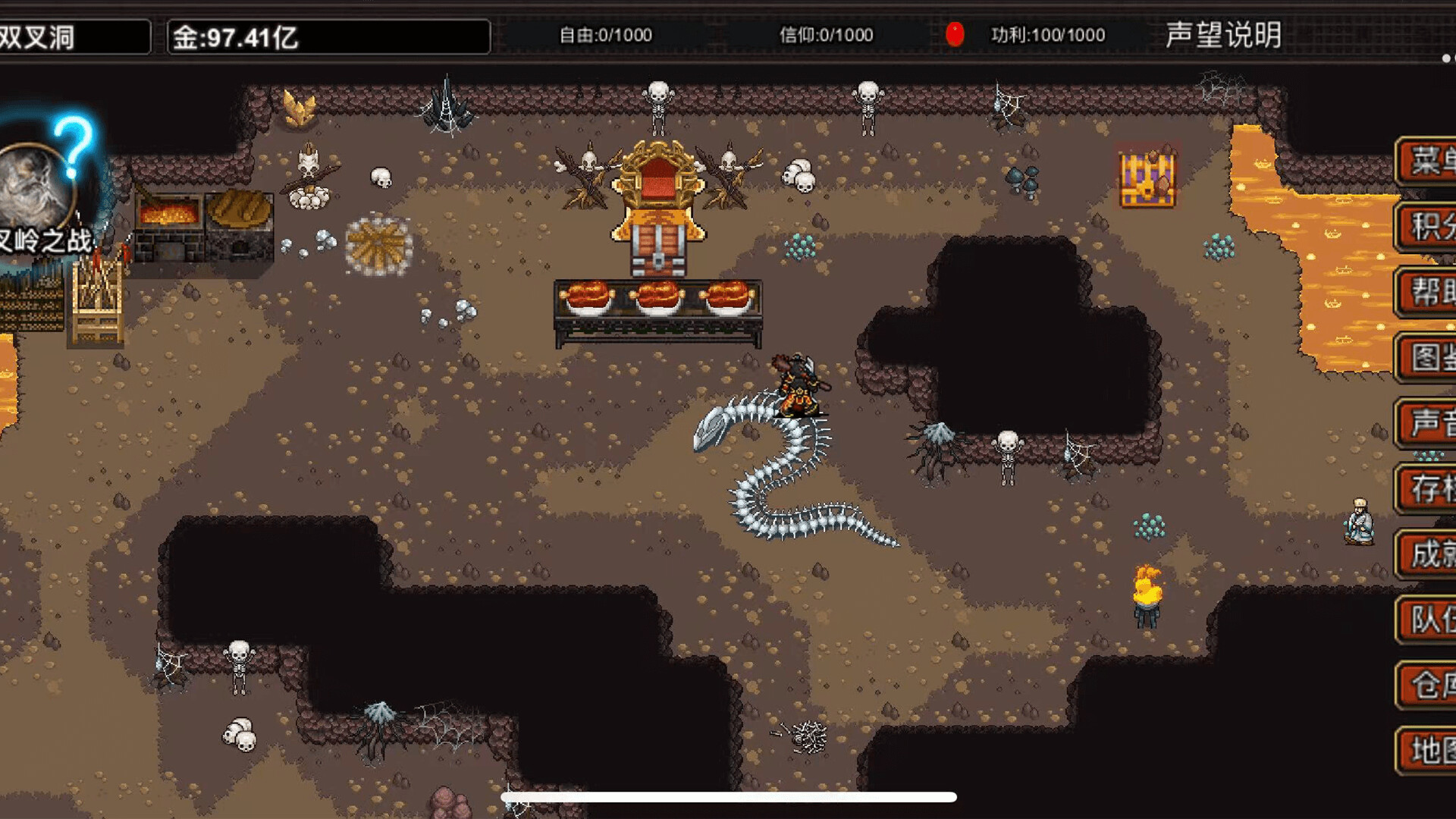Click the 信仰:0/1000 faith counter
The image size is (1456, 819).
tap(827, 35)
